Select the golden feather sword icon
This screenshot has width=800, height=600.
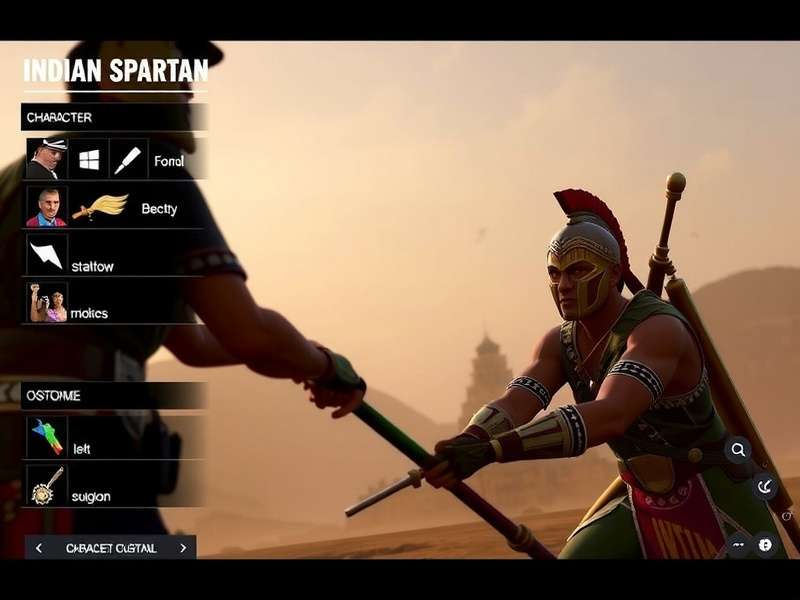coord(100,207)
